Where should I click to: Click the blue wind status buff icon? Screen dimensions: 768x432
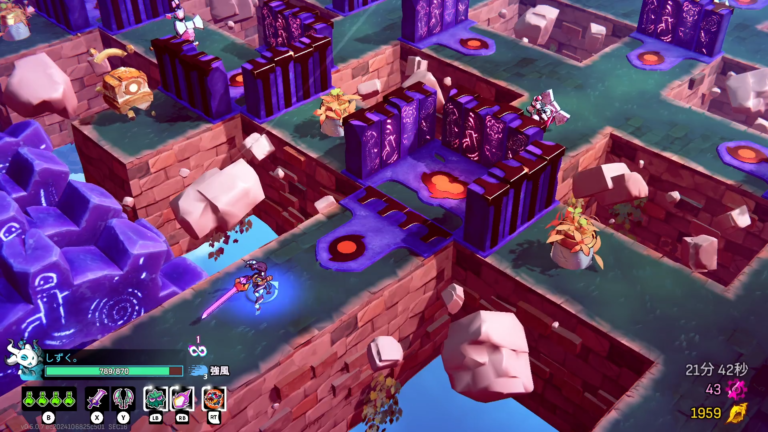198,371
